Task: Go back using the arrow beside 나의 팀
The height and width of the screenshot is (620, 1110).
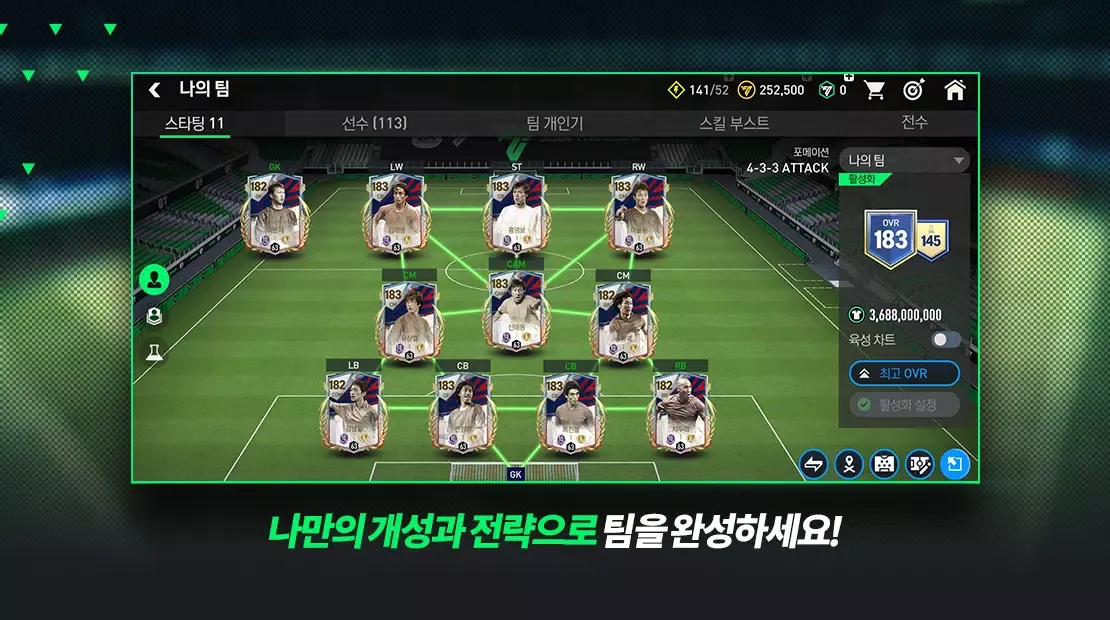Action: 155,90
